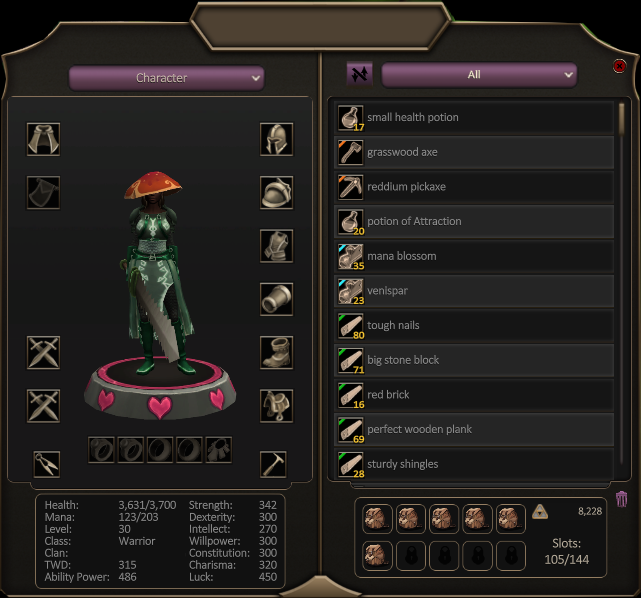Pick the mana blossom item
This screenshot has width=641, height=598.
tap(475, 256)
